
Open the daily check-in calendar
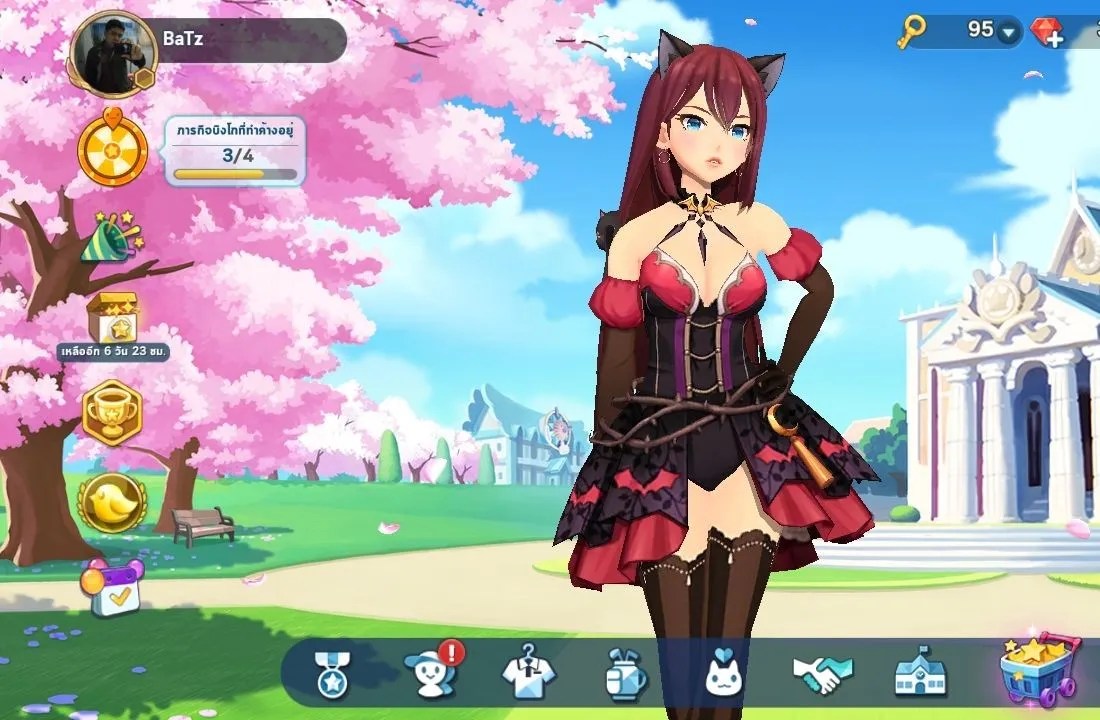[x=114, y=588]
